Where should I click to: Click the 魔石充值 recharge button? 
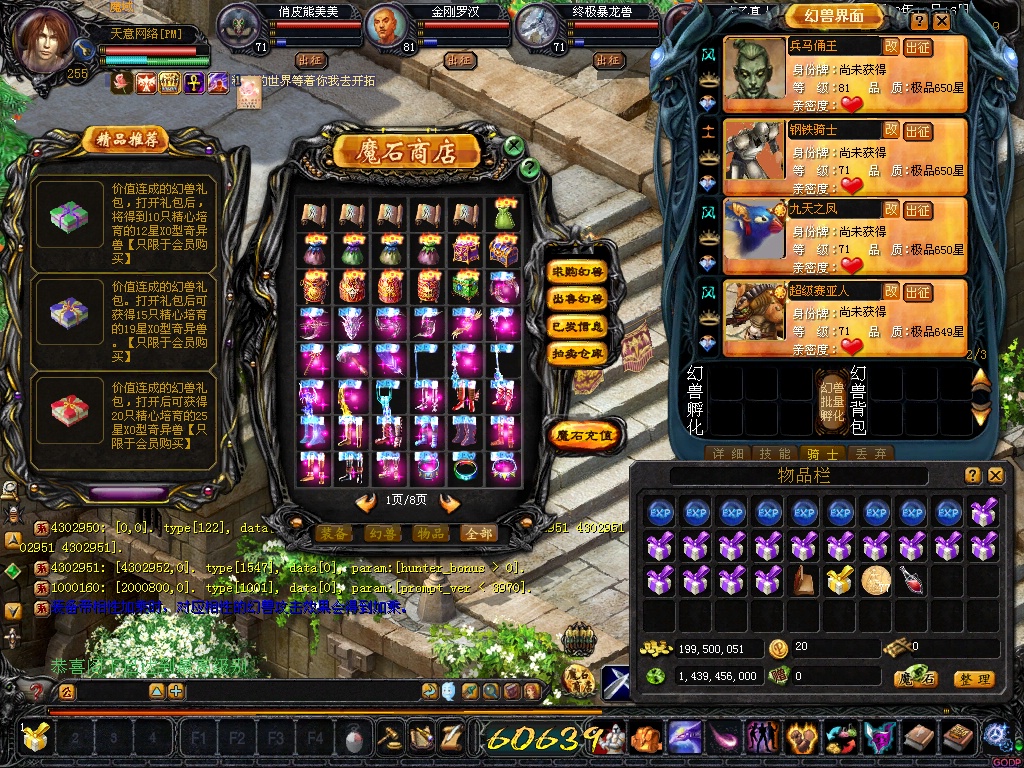(x=586, y=435)
